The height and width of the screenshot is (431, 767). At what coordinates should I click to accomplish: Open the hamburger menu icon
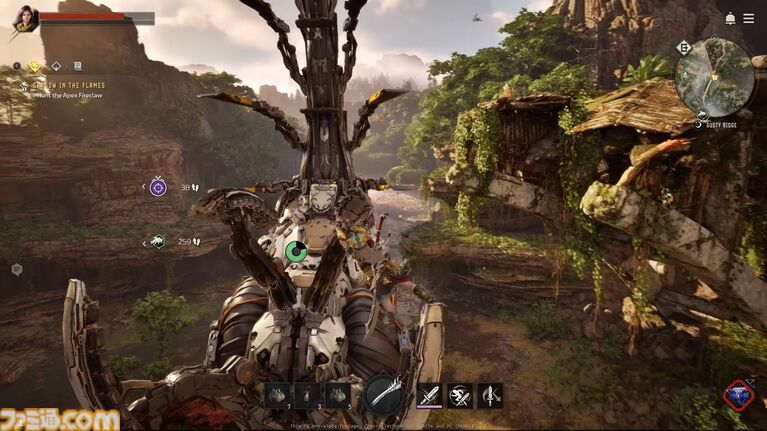(x=748, y=19)
